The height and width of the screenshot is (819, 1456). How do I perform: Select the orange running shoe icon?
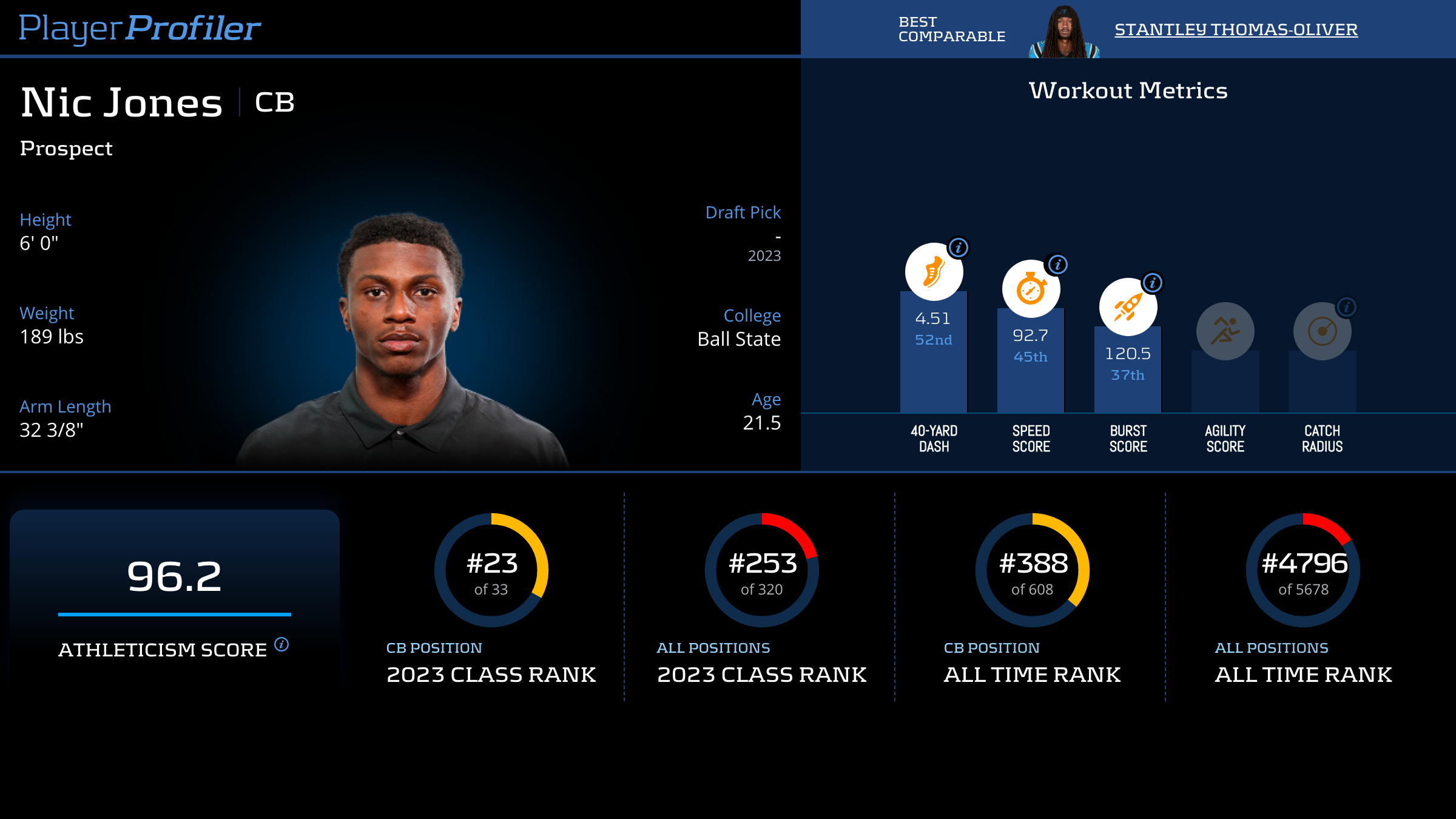pos(933,272)
